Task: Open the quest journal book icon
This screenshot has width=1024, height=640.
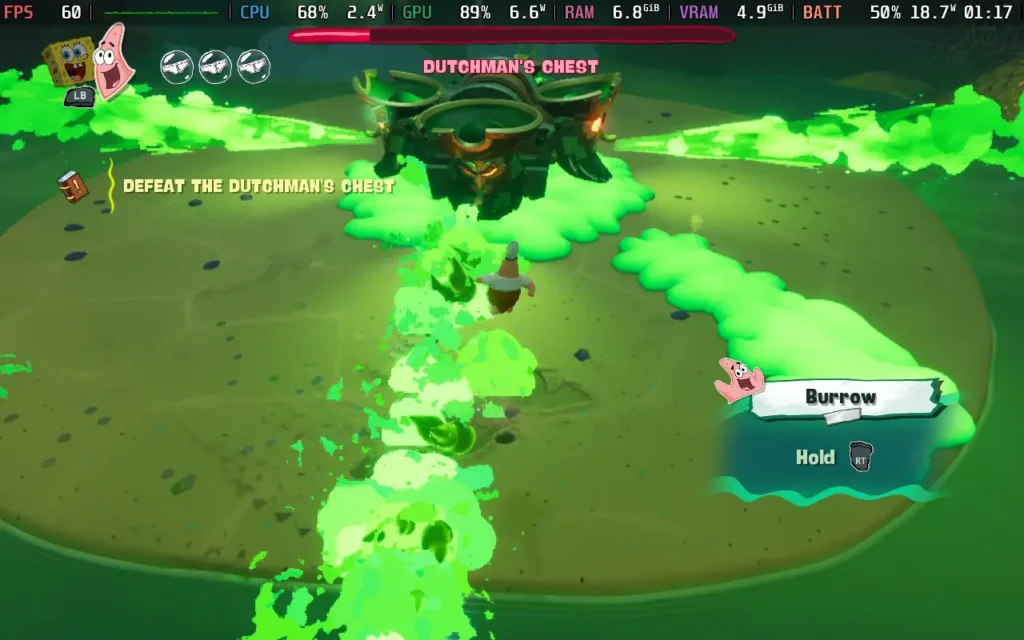Action: (72, 185)
